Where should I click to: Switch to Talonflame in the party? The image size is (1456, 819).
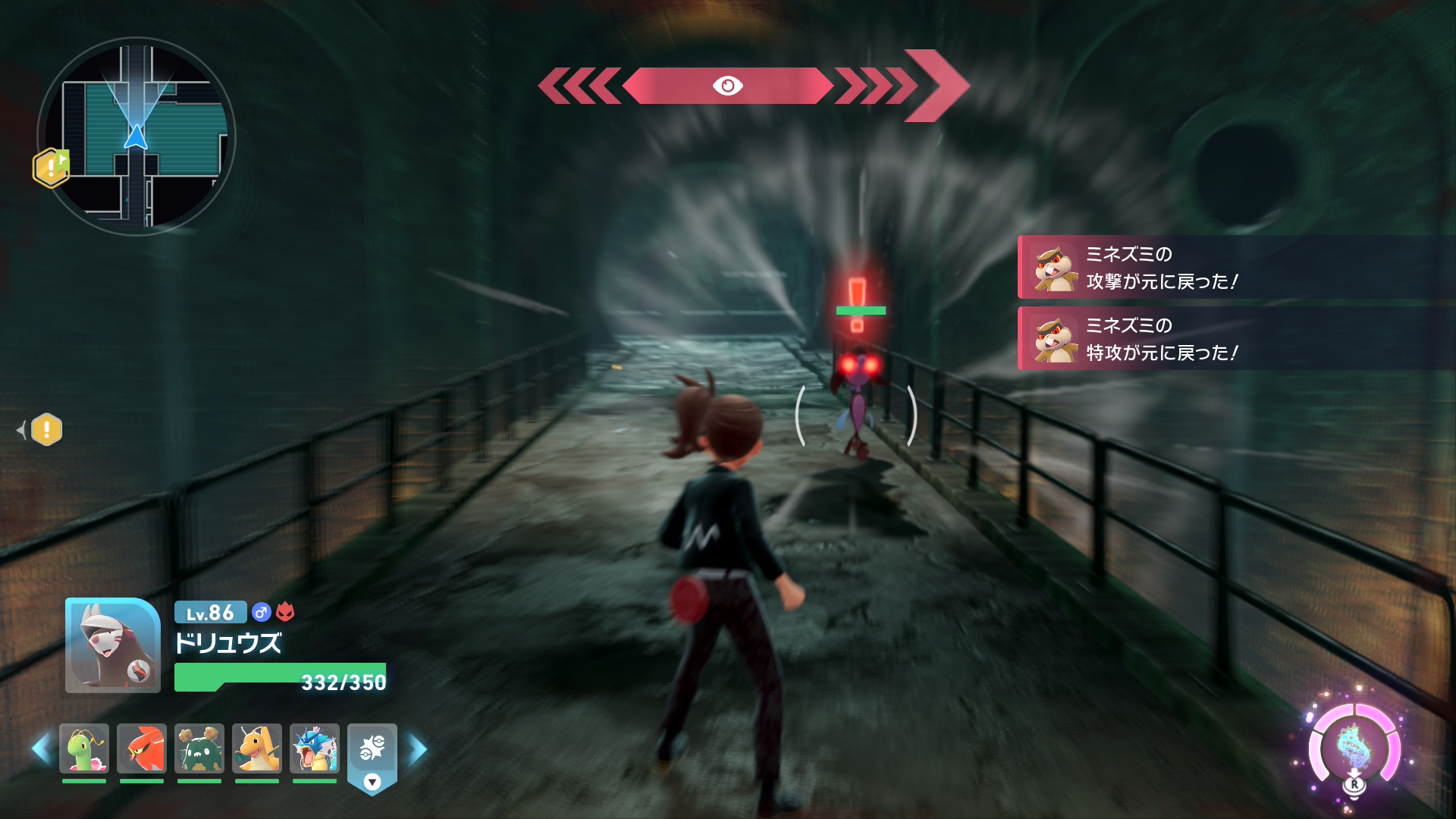tap(142, 748)
